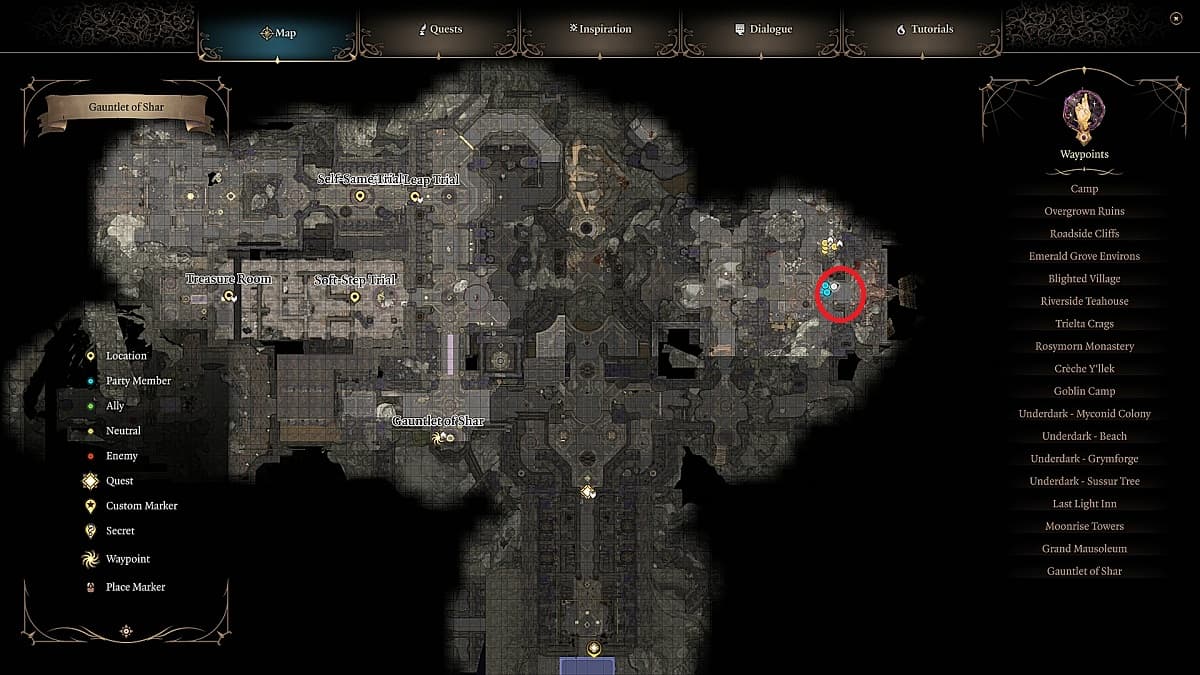Image resolution: width=1200 pixels, height=675 pixels.
Task: Select Moonrise Towers waypoint
Action: point(1084,526)
